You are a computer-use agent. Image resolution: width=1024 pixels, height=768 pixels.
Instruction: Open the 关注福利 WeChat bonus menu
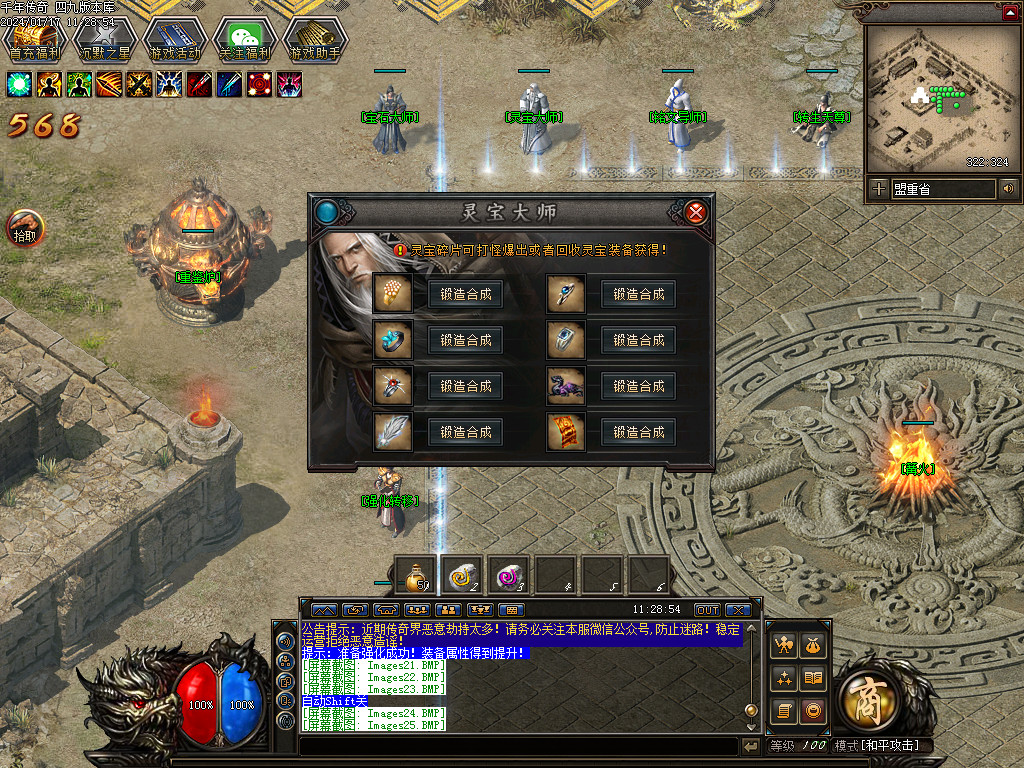(x=245, y=39)
